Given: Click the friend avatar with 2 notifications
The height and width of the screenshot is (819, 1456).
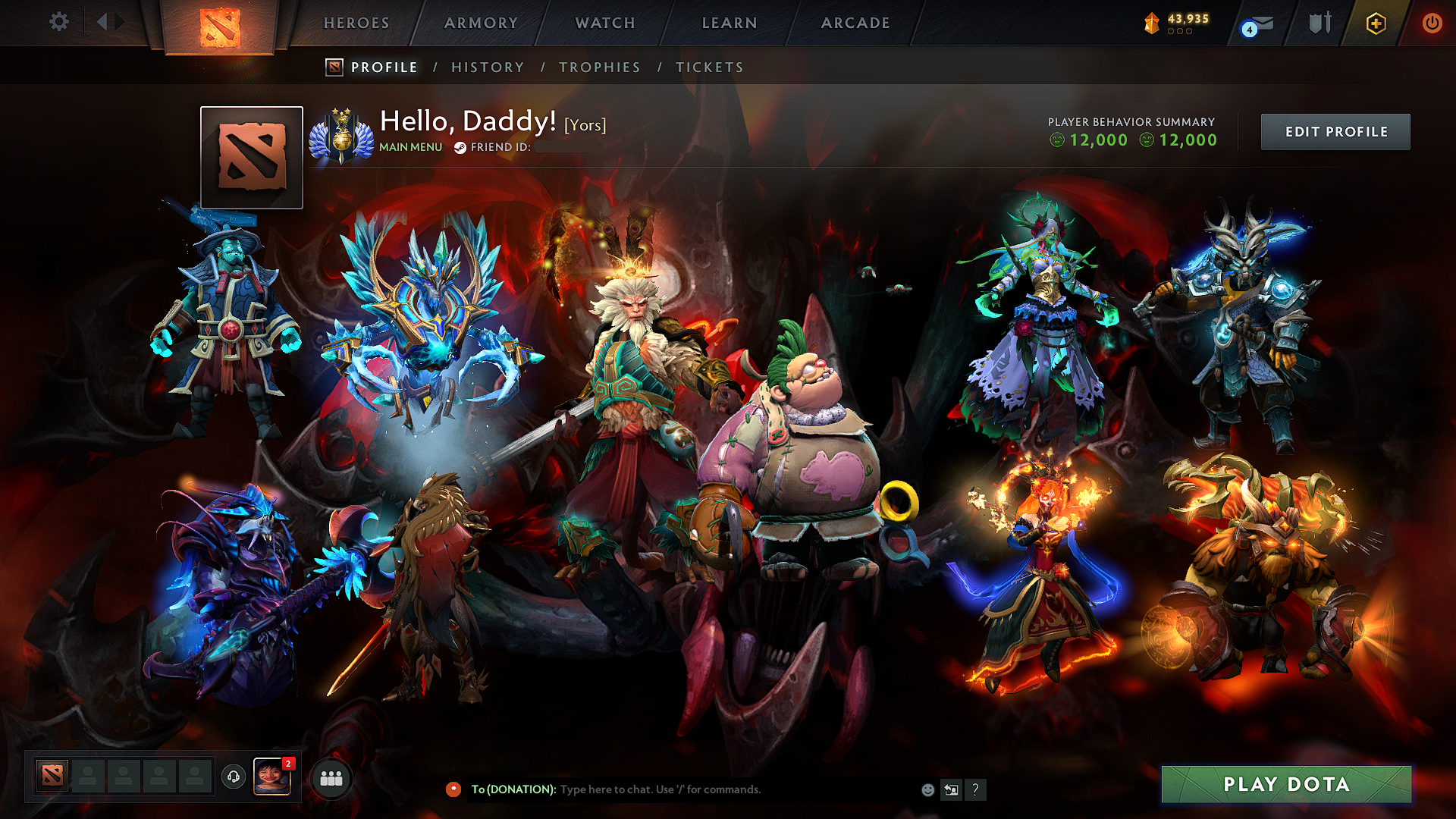Looking at the screenshot, I should pyautogui.click(x=273, y=778).
